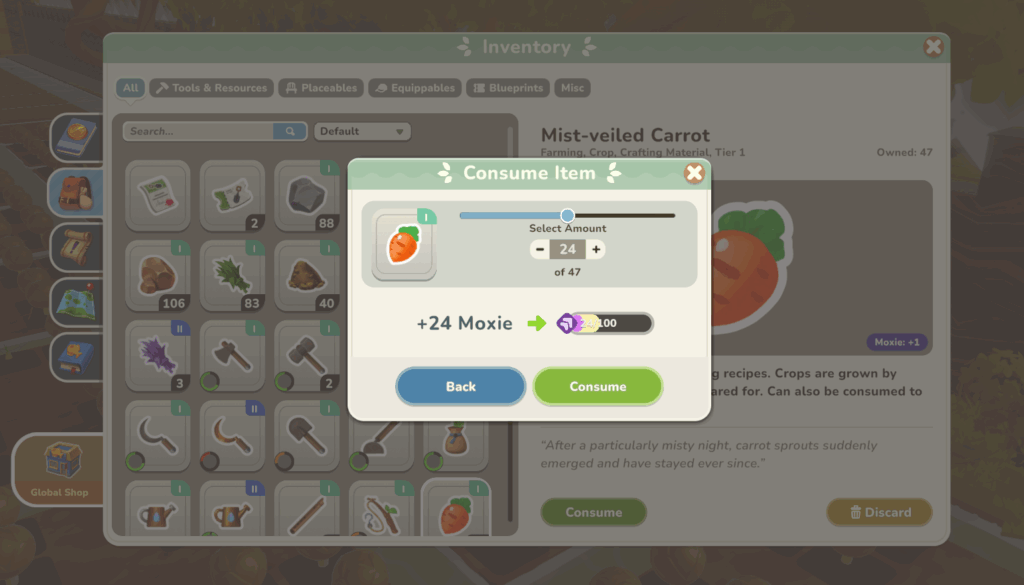Discard the Mist-veiled Carrot
Image resolution: width=1024 pixels, height=585 pixels.
pos(879,512)
